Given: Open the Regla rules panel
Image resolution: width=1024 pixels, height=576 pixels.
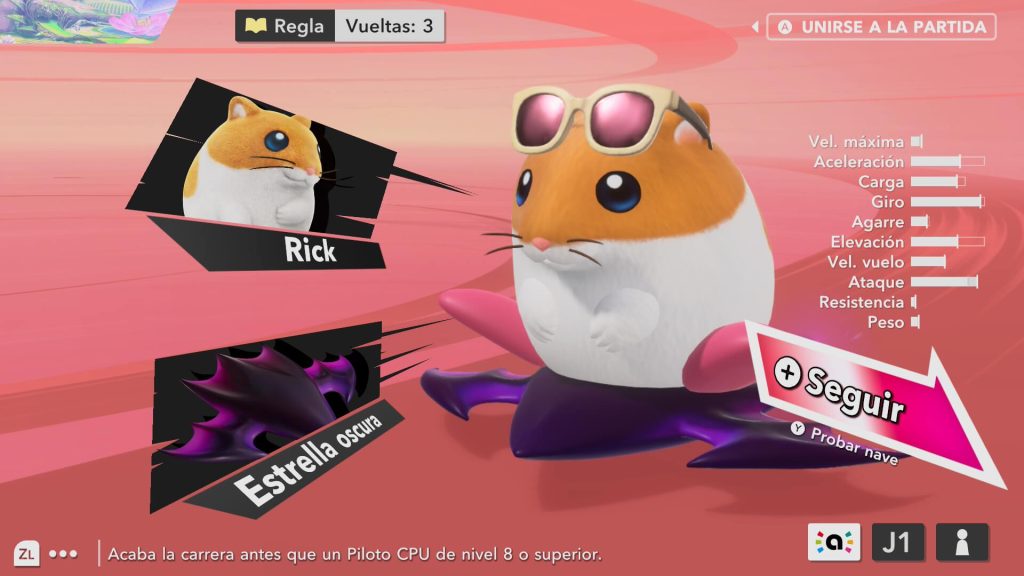Looking at the screenshot, I should tap(286, 26).
